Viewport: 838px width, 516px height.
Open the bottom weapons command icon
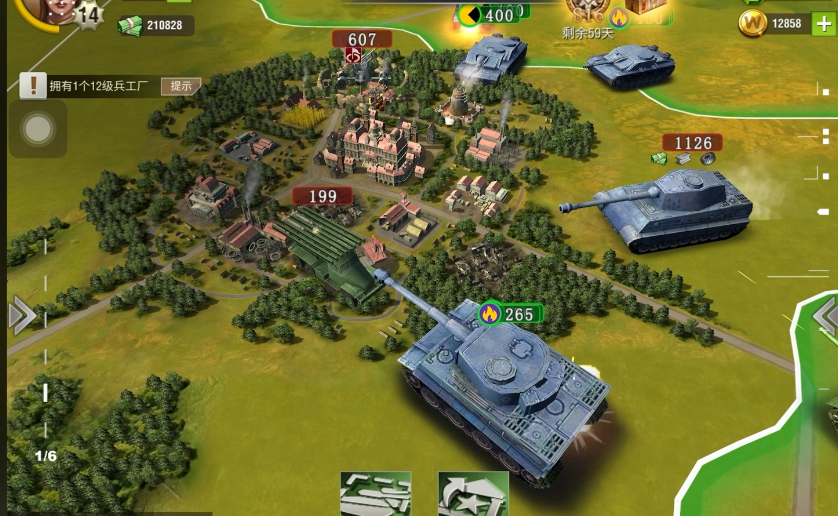[x=375, y=494]
